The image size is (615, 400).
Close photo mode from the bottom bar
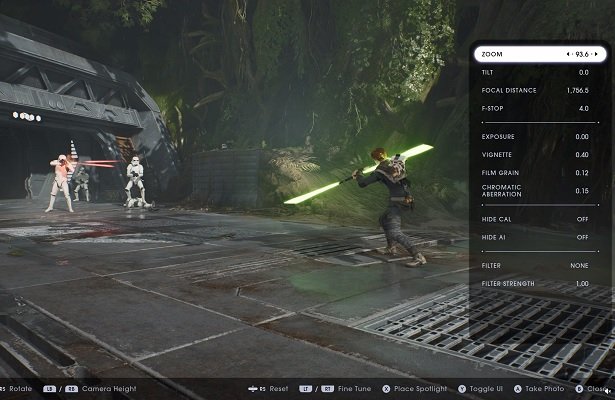coord(594,388)
